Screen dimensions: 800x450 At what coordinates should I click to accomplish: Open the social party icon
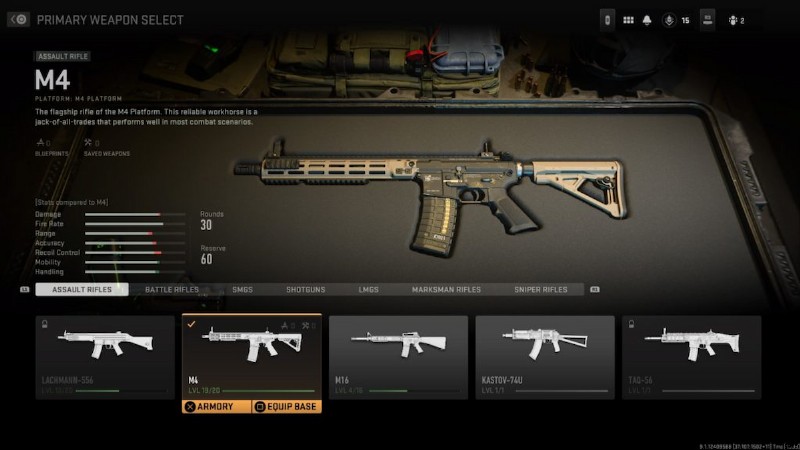pos(735,20)
